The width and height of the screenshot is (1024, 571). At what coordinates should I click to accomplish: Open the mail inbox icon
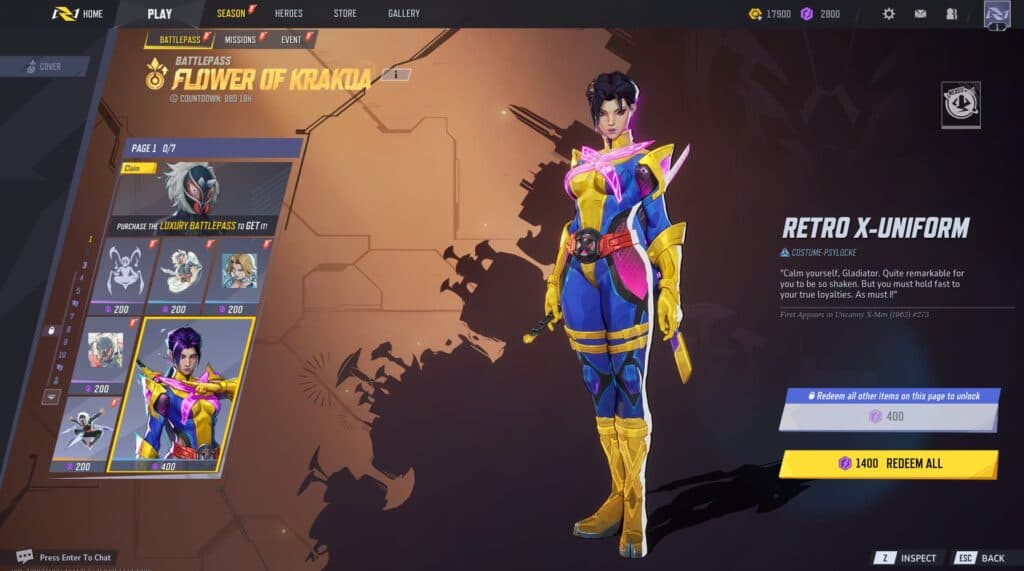(x=920, y=14)
